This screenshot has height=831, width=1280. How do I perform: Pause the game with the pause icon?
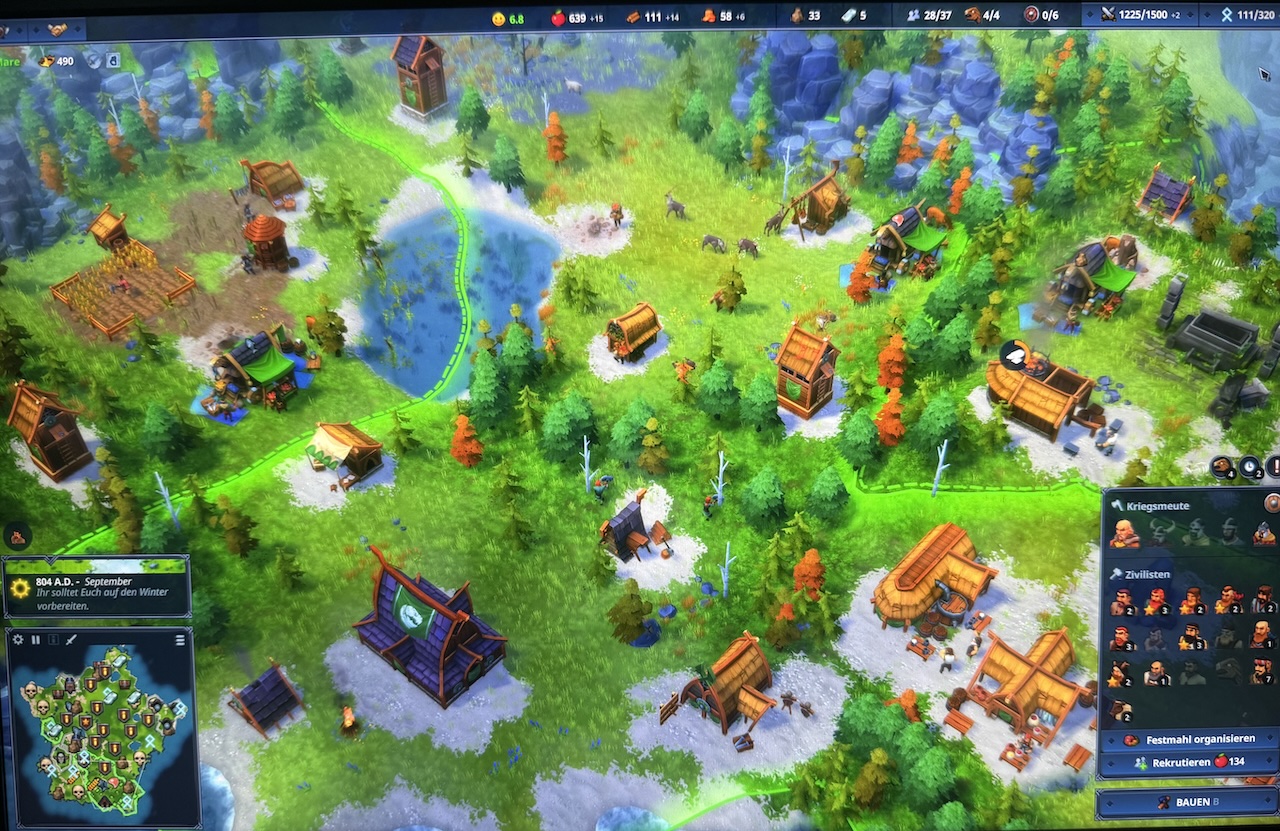pyautogui.click(x=36, y=639)
